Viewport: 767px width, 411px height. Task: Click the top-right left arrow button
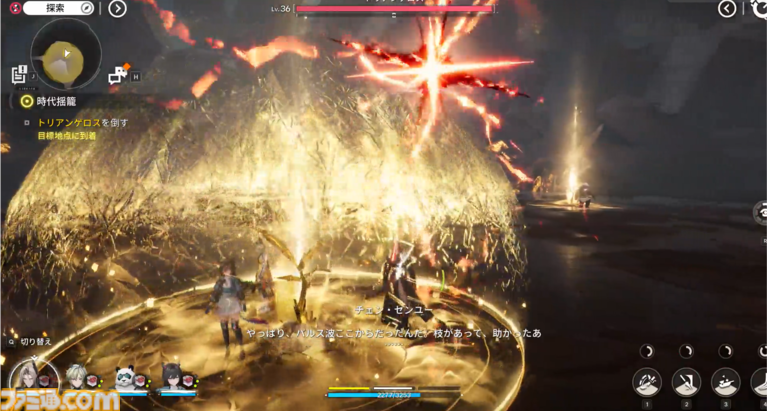pos(728,9)
